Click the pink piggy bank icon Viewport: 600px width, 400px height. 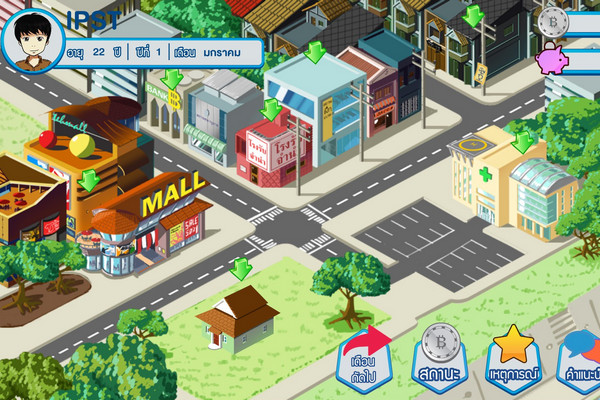click(552, 60)
